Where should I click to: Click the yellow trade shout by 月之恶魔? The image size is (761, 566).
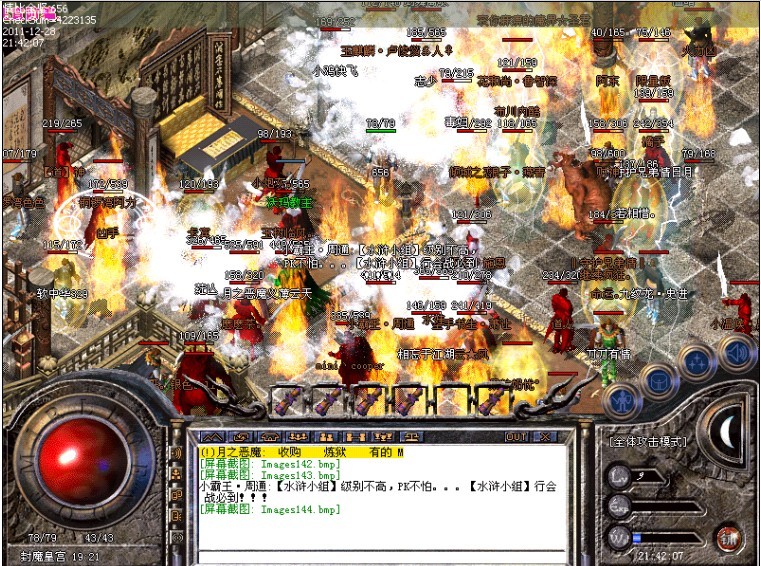[x=300, y=452]
